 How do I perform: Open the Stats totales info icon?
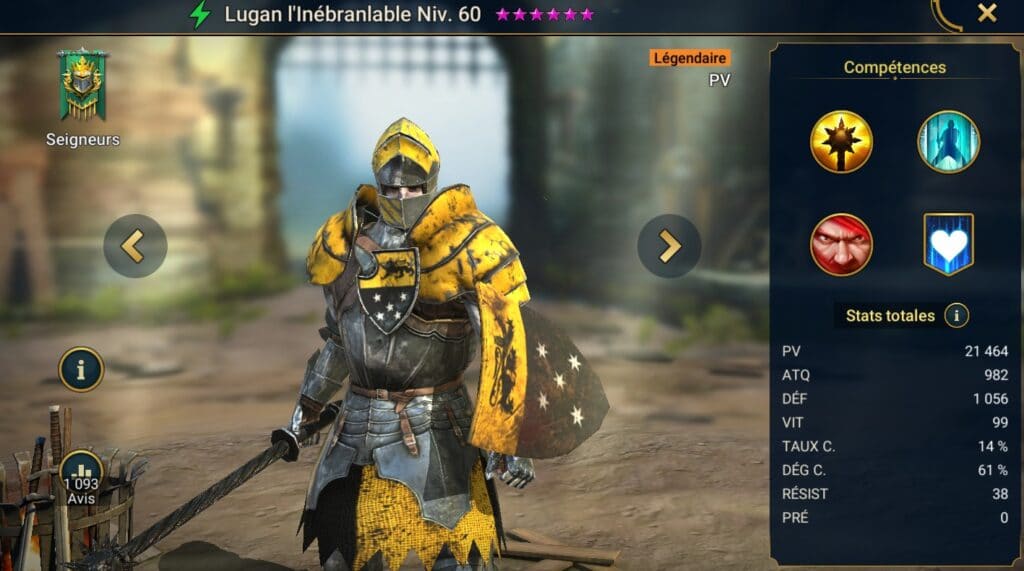tap(956, 316)
